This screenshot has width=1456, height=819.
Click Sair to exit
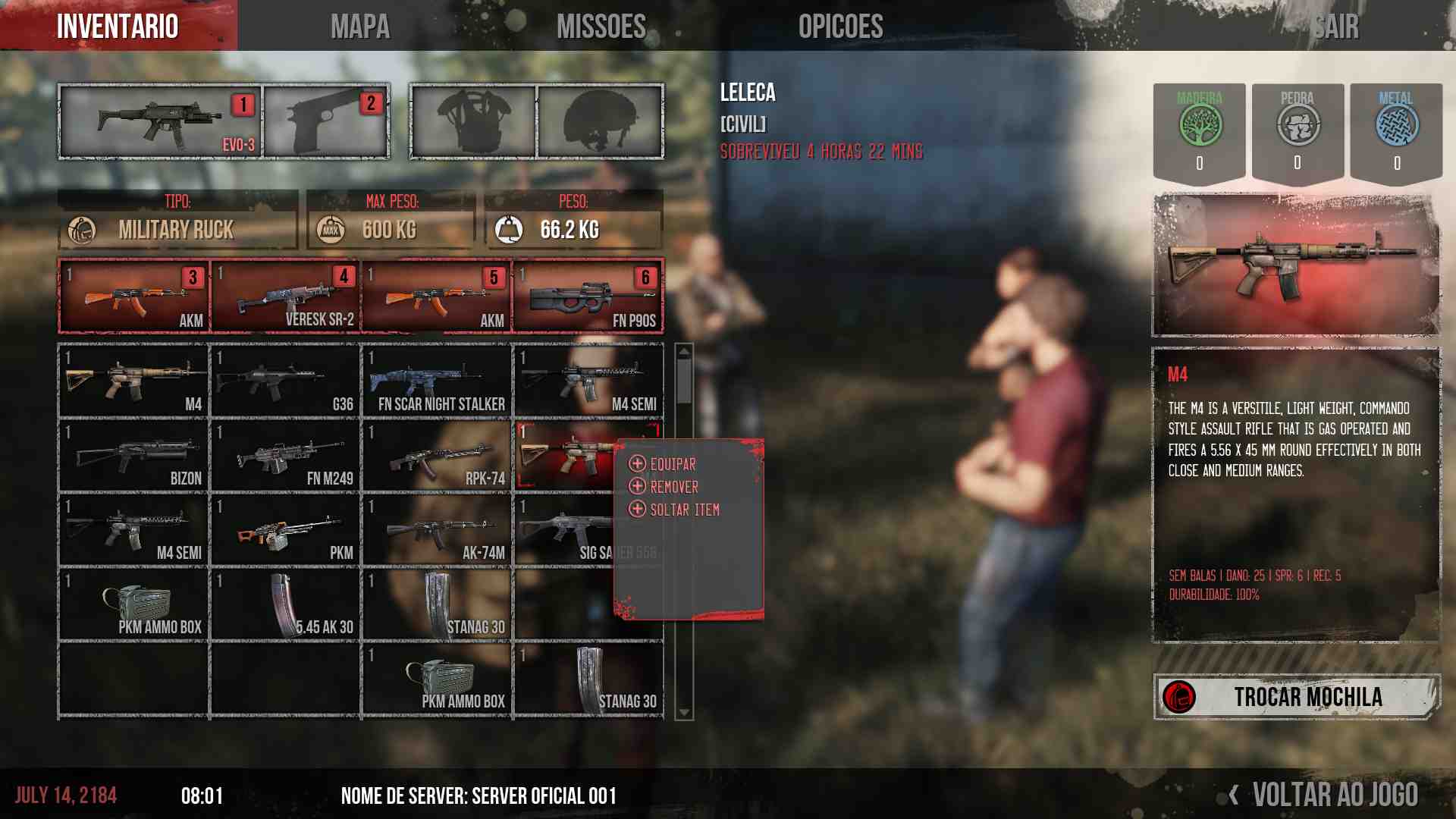pos(1335,27)
